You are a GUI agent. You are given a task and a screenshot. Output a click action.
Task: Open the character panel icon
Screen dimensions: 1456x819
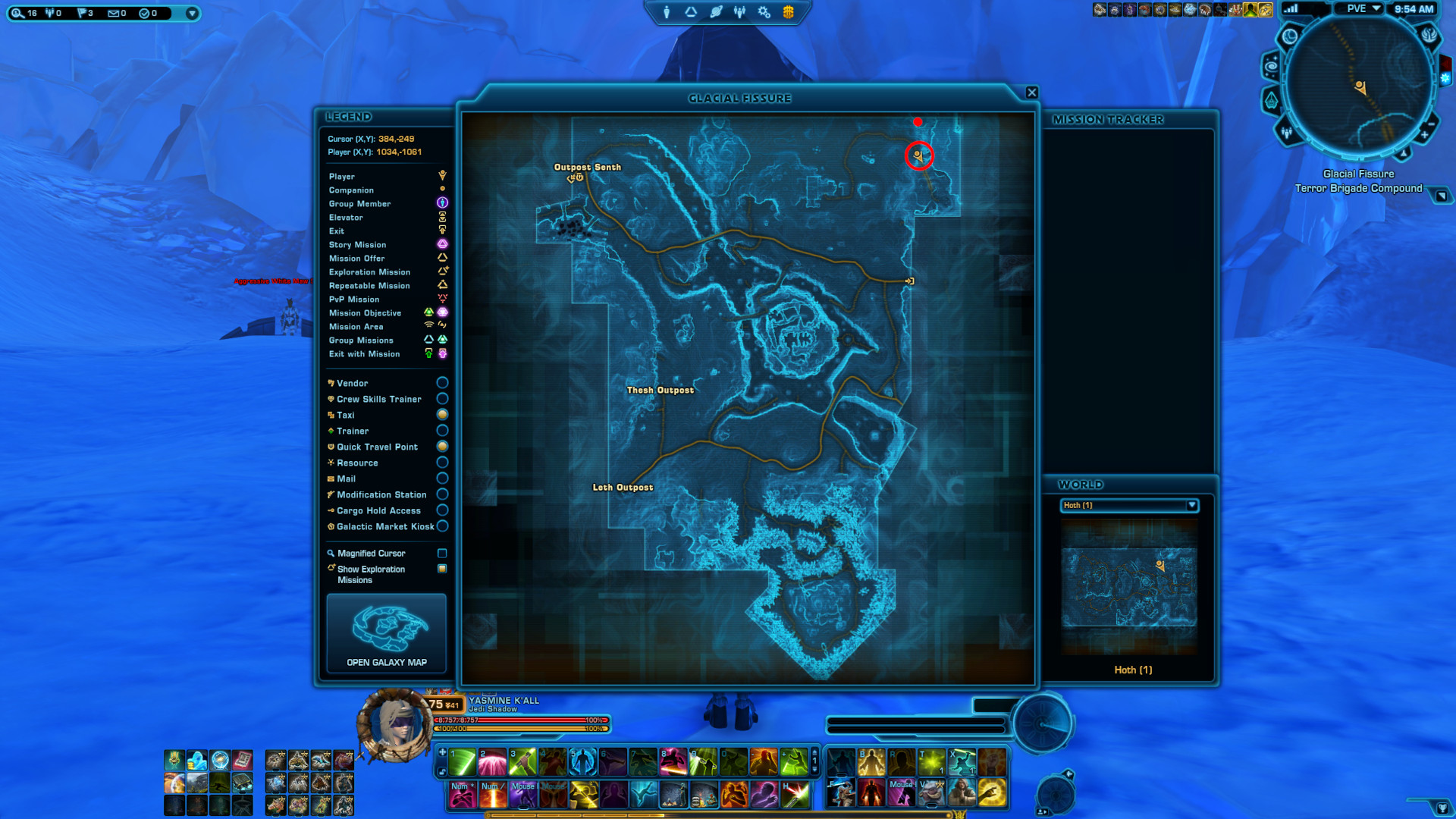click(x=666, y=11)
